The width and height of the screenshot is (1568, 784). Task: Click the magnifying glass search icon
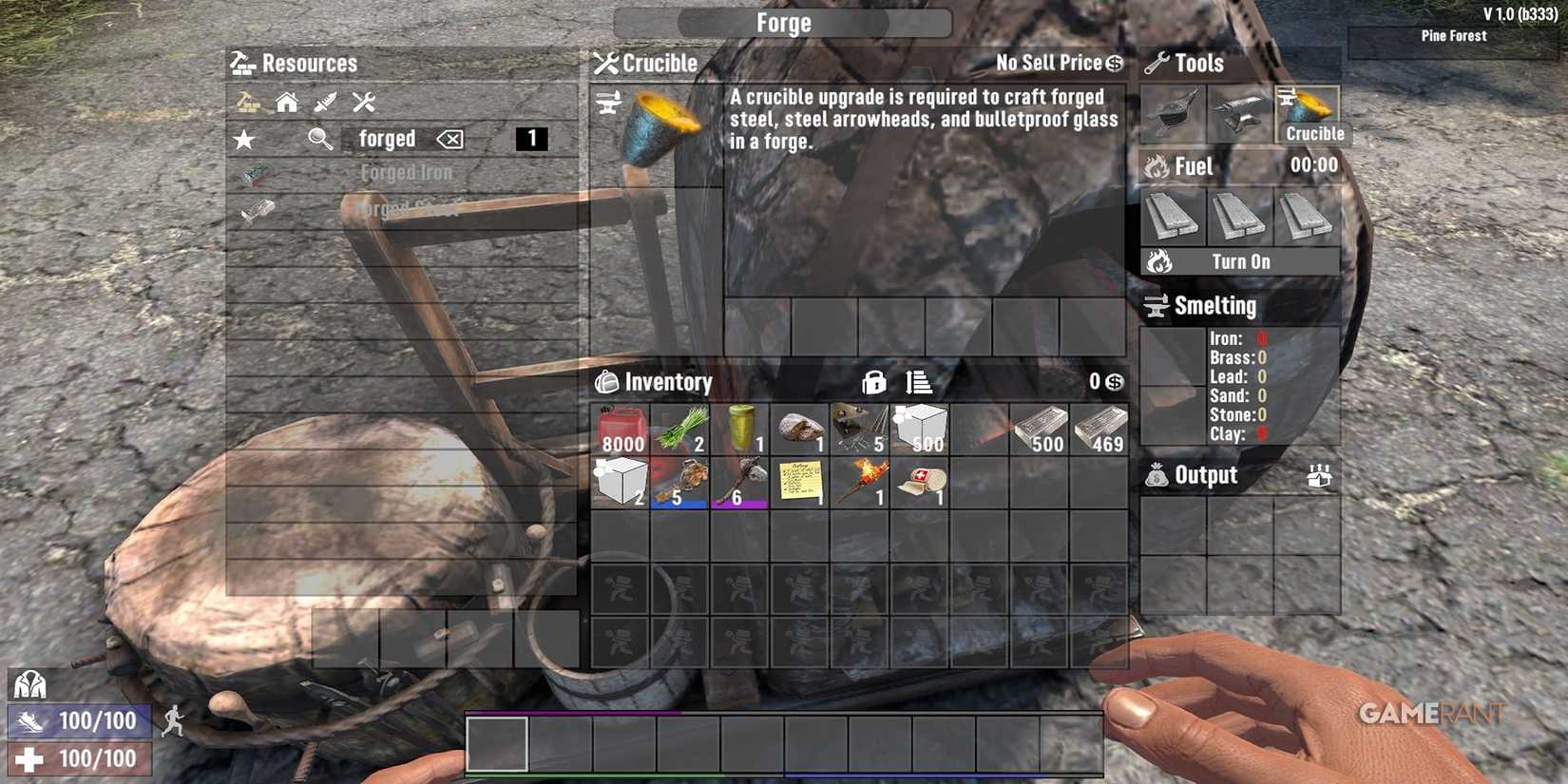coord(321,139)
